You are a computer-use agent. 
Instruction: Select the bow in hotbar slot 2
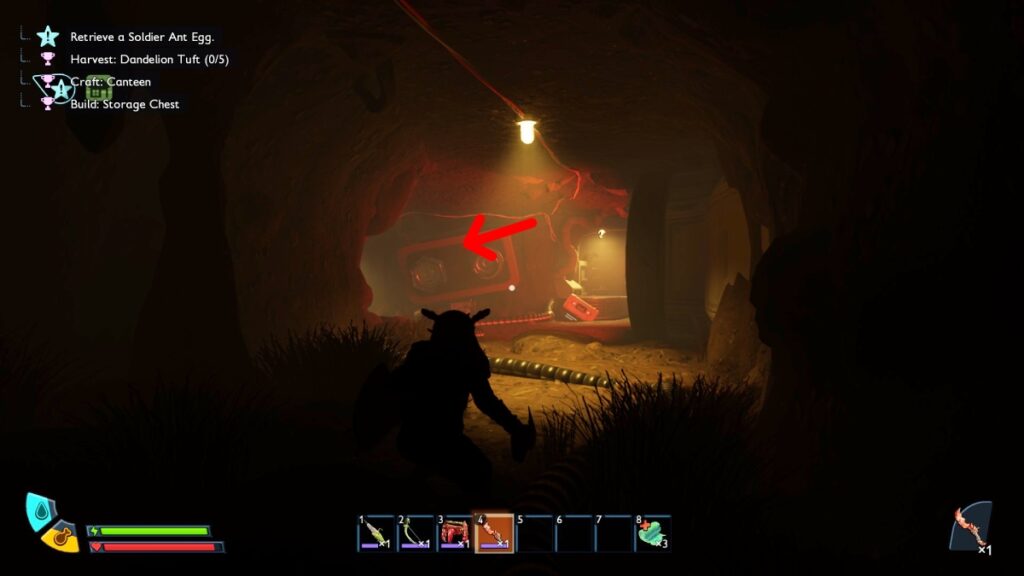click(x=415, y=534)
